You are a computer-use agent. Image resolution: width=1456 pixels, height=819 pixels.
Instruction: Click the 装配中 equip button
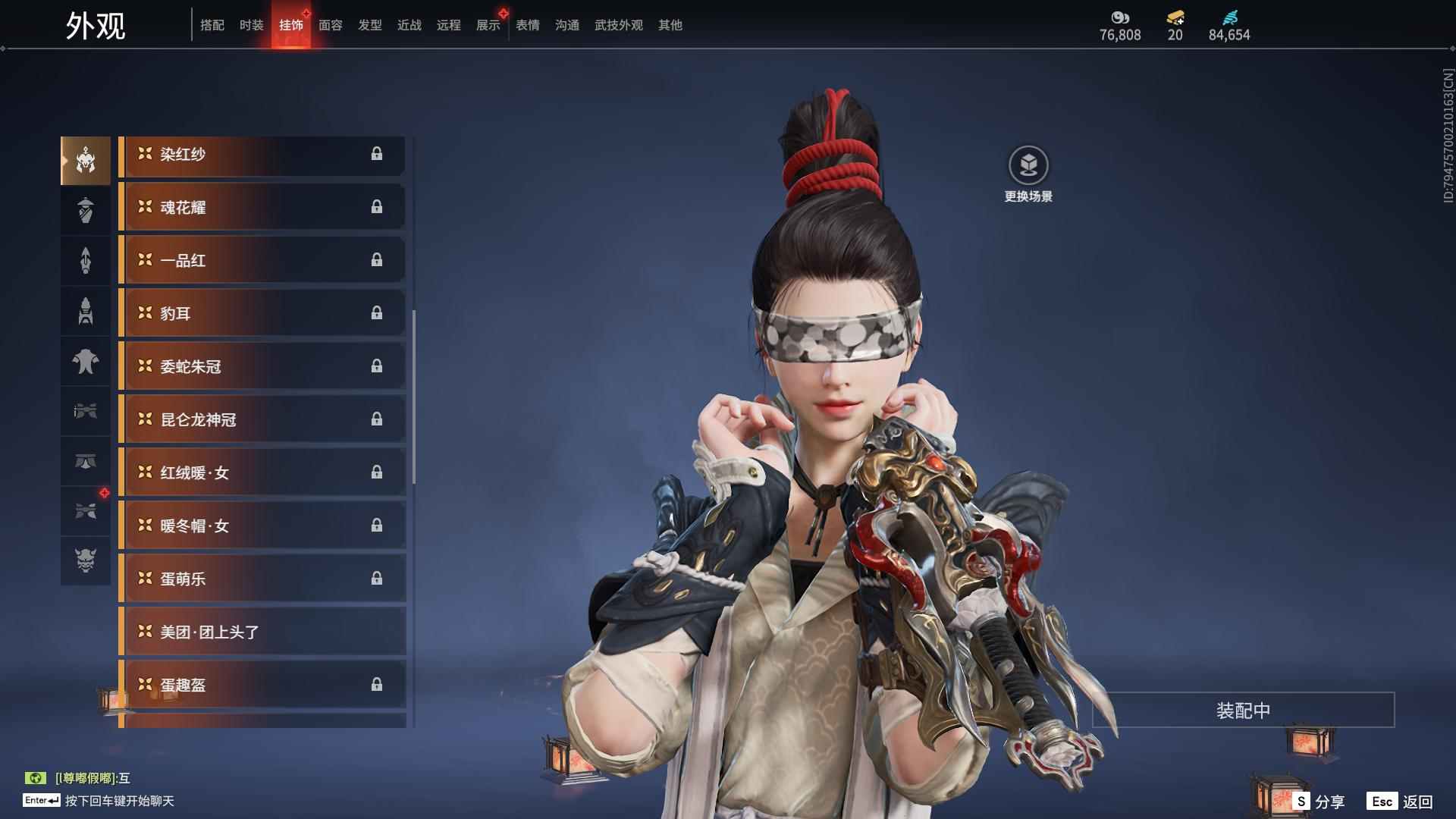click(x=1243, y=711)
